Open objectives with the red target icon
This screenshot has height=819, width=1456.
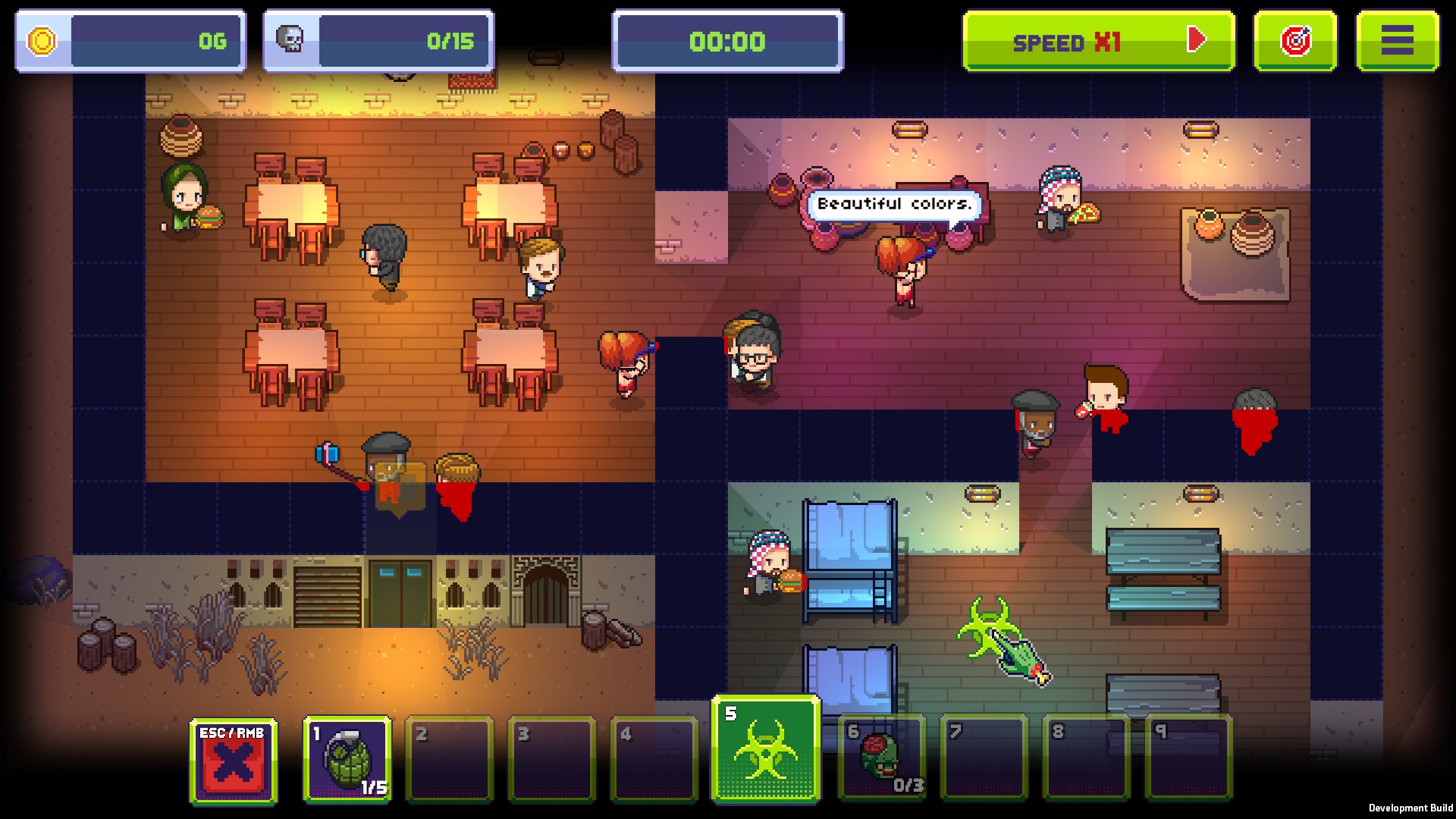(1294, 41)
